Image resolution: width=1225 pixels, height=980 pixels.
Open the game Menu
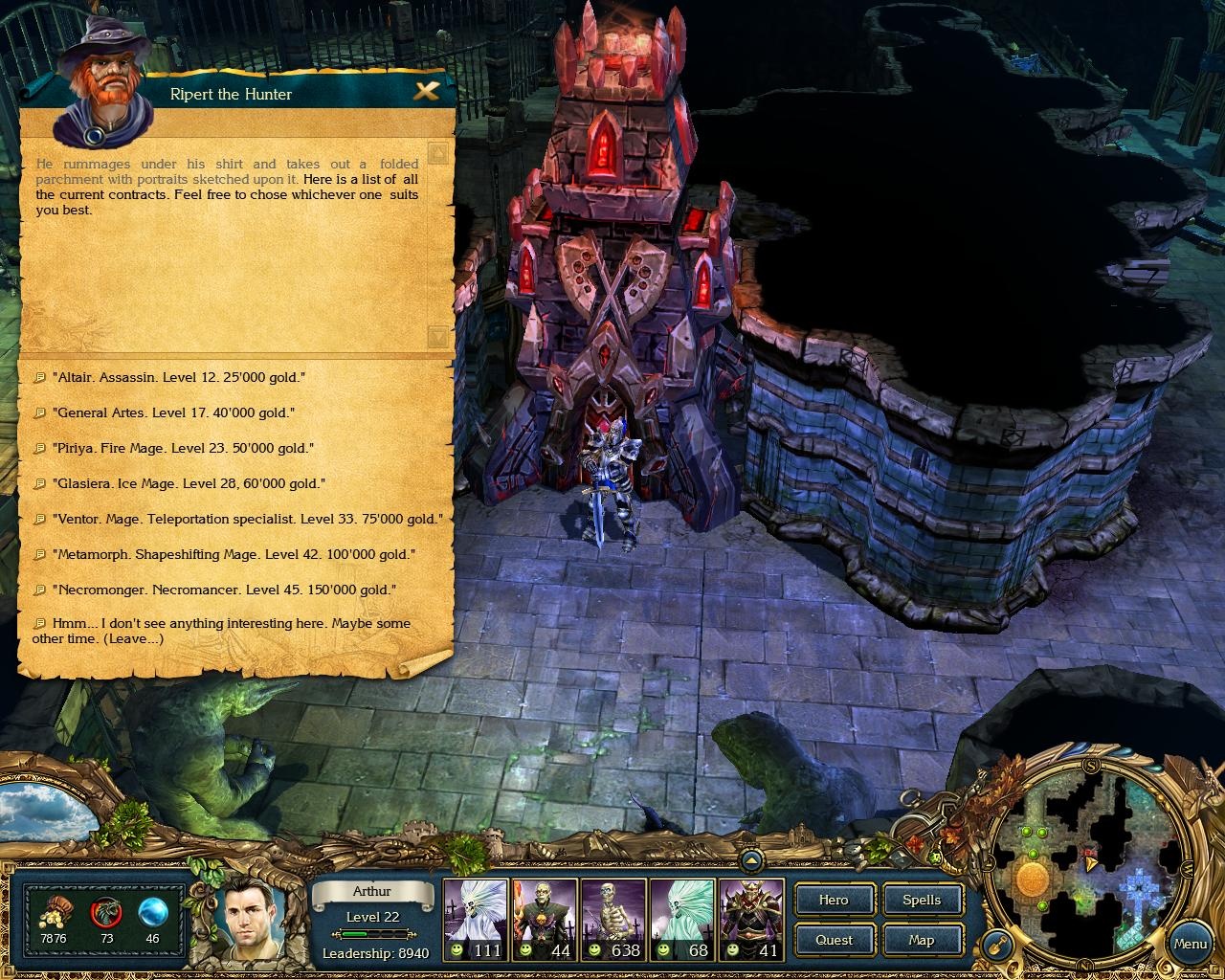click(1190, 943)
